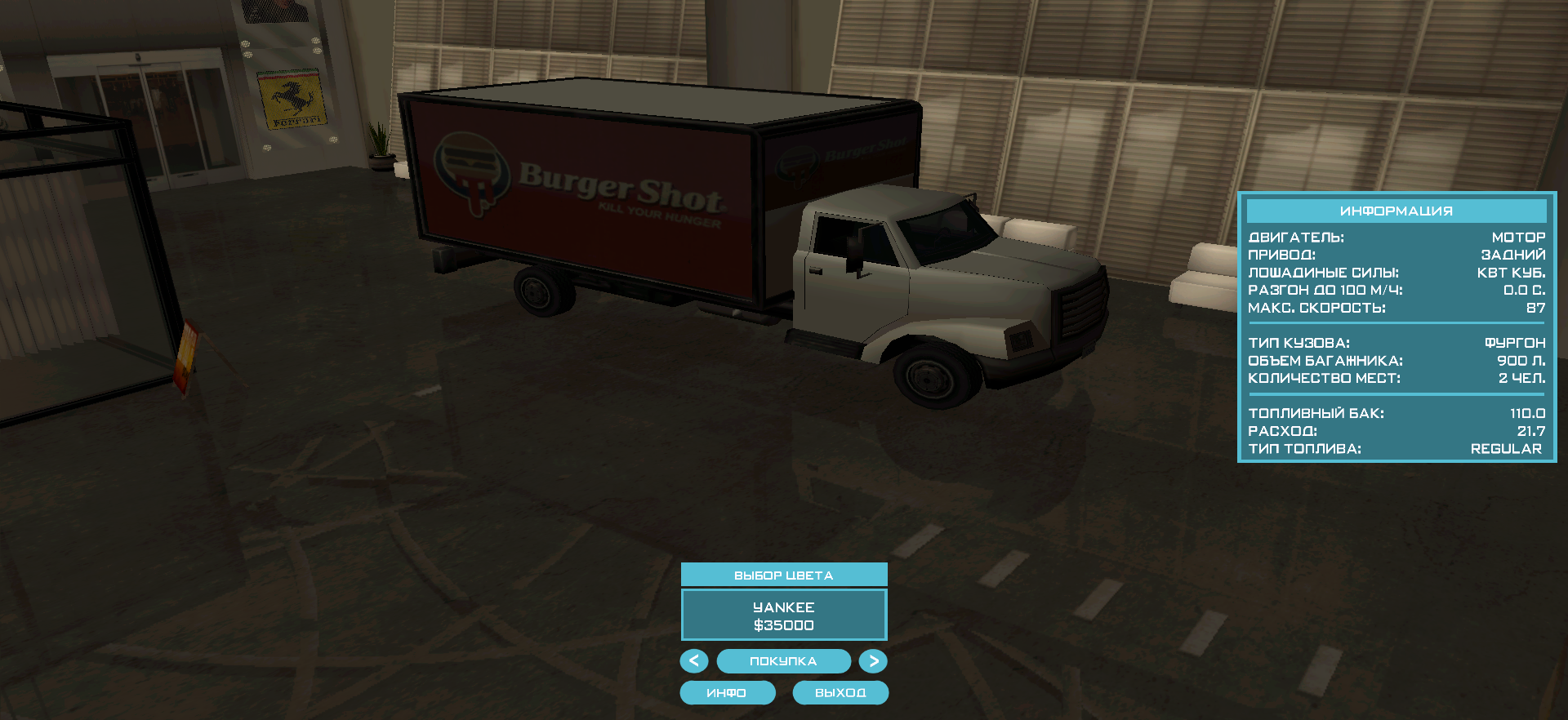
Task: Exit the dealership via ВЫХОД
Action: pyautogui.click(x=840, y=692)
